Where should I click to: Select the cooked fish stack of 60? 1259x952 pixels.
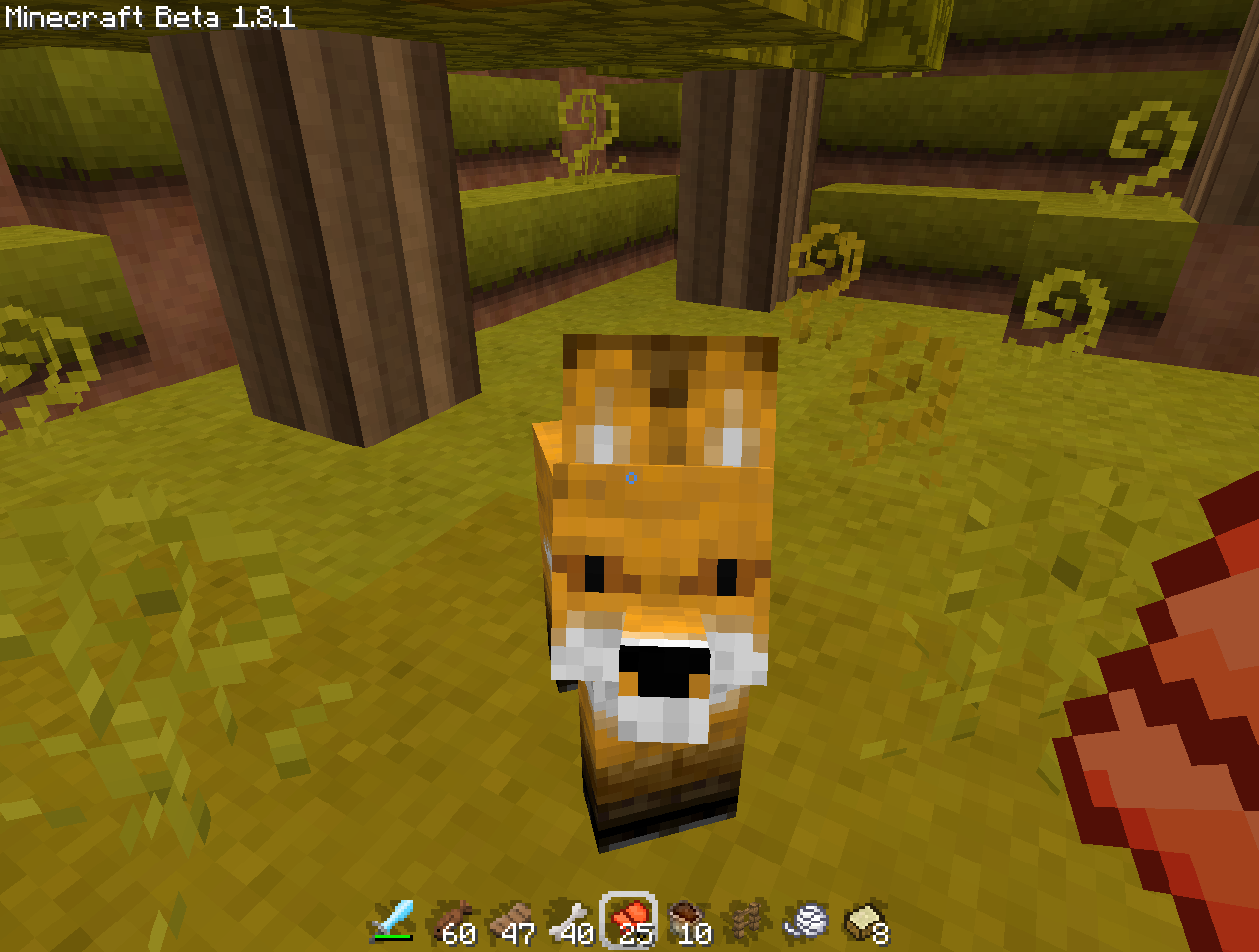click(451, 922)
